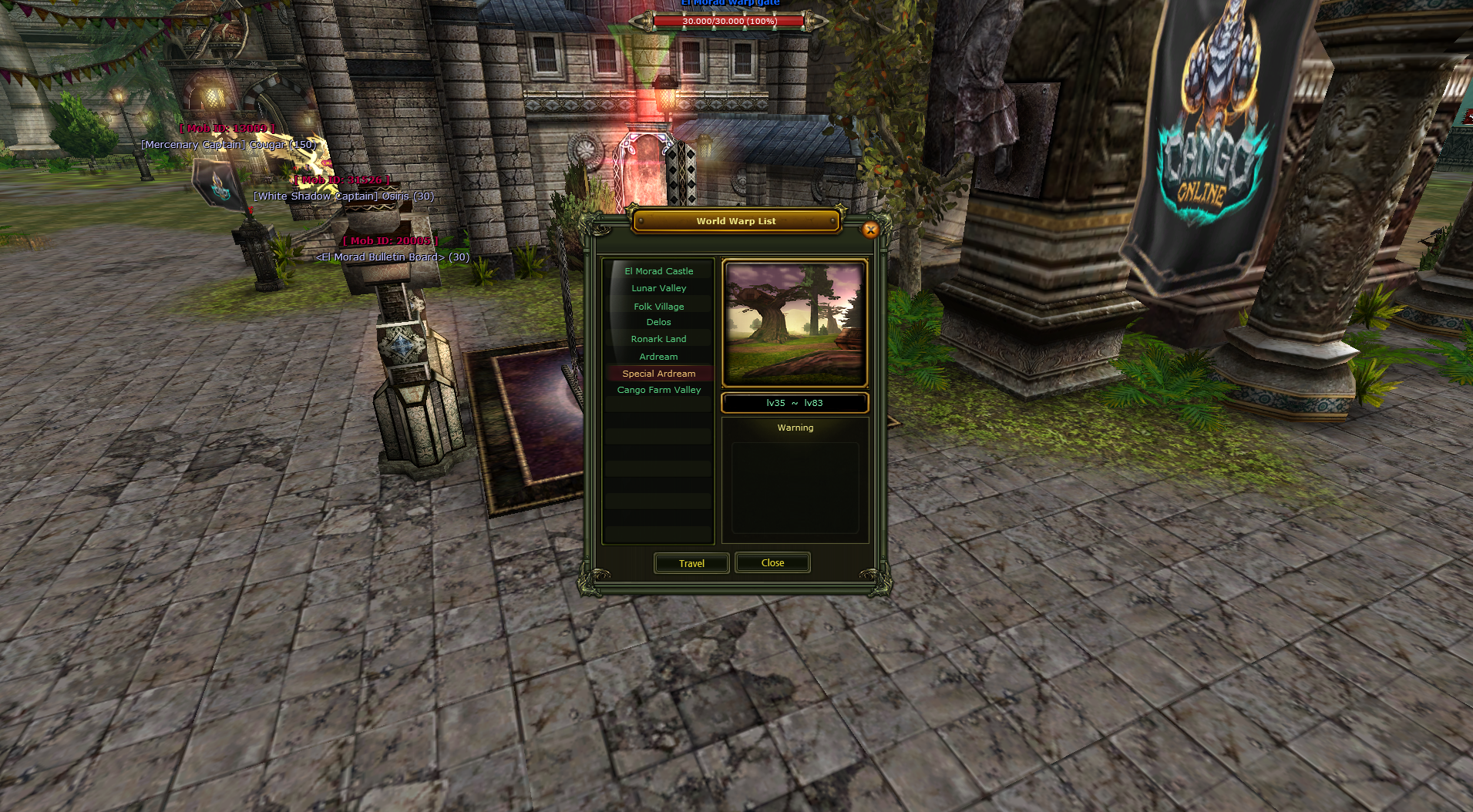Screen dimensions: 1473x812
Task: Click the Travel button
Action: (x=691, y=563)
